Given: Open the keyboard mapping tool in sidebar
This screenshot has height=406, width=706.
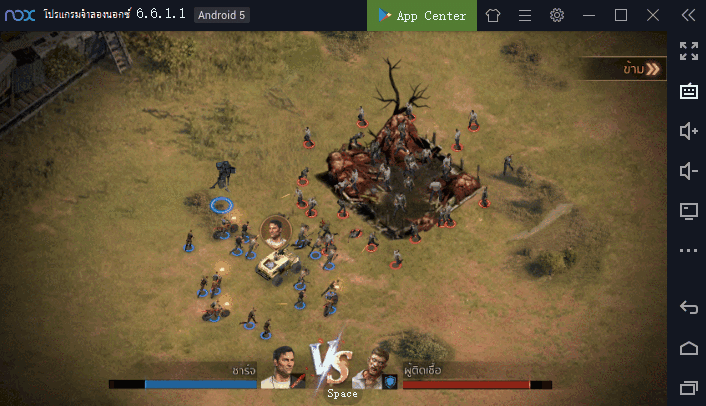Looking at the screenshot, I should [x=688, y=91].
